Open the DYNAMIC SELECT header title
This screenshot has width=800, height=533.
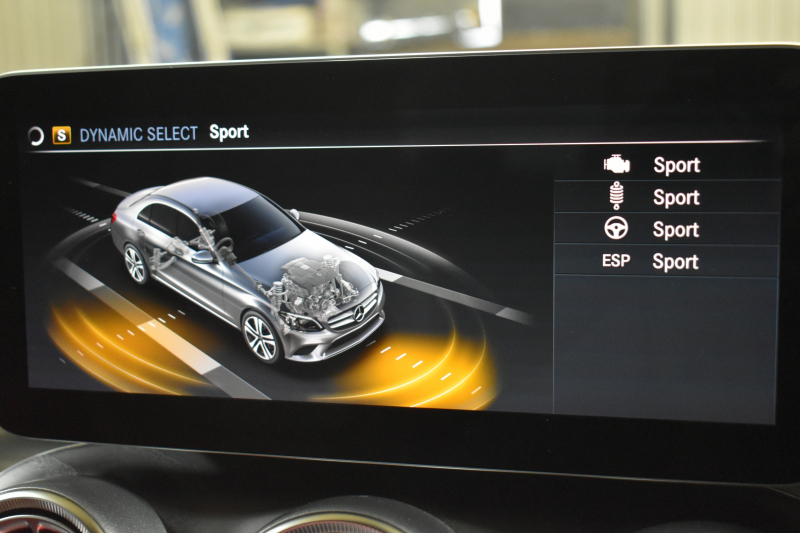point(139,134)
